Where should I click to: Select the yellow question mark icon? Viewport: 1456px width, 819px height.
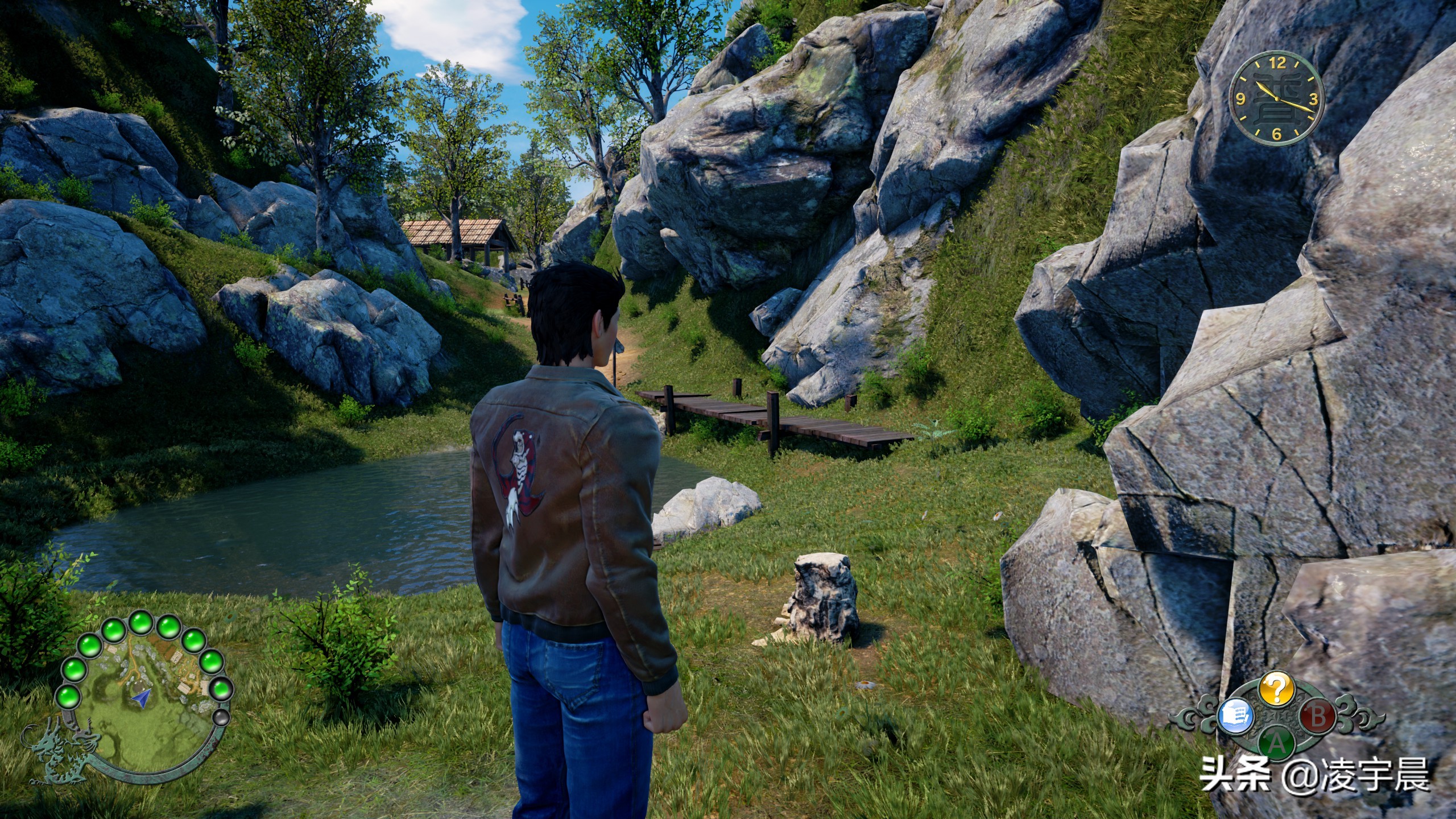point(1276,706)
